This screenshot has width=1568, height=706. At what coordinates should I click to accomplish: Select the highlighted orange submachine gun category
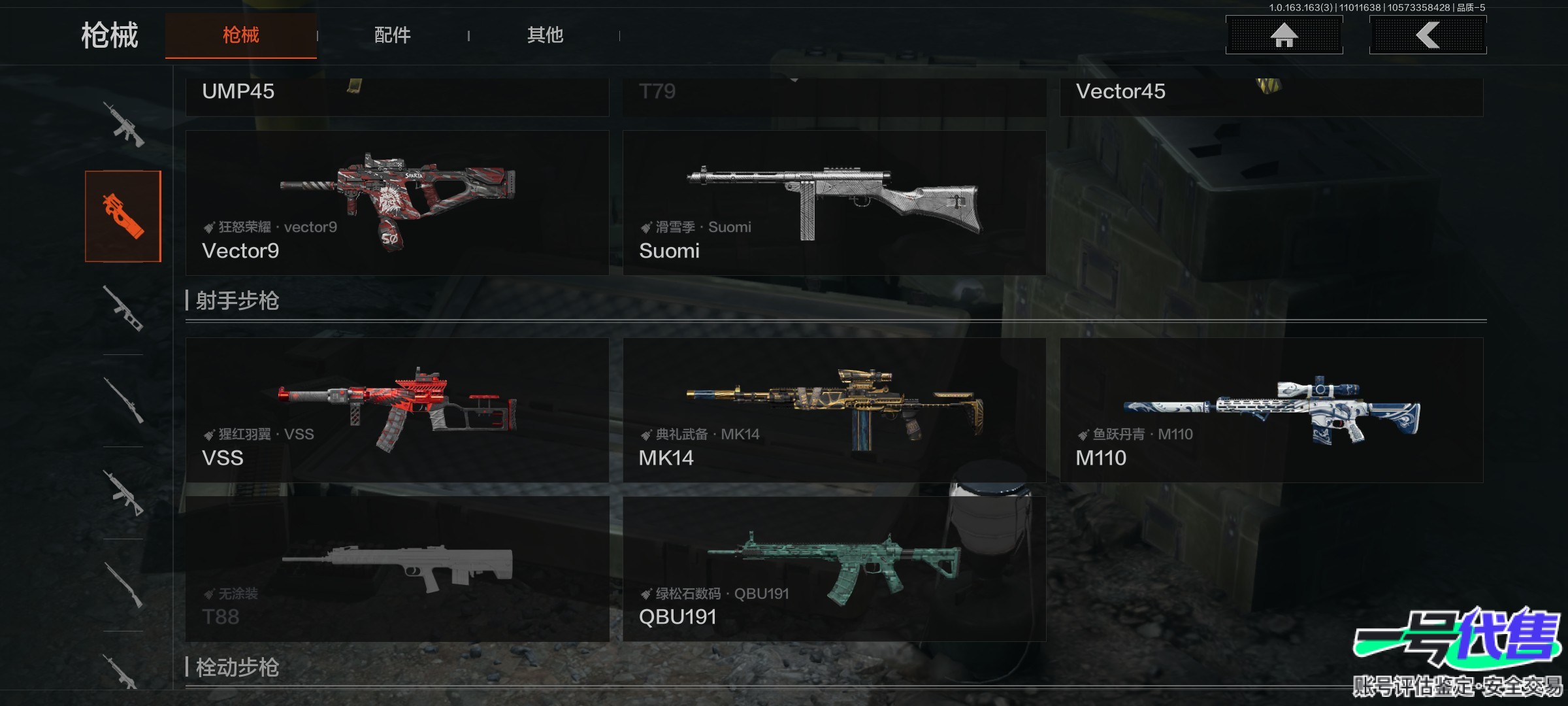(x=123, y=216)
